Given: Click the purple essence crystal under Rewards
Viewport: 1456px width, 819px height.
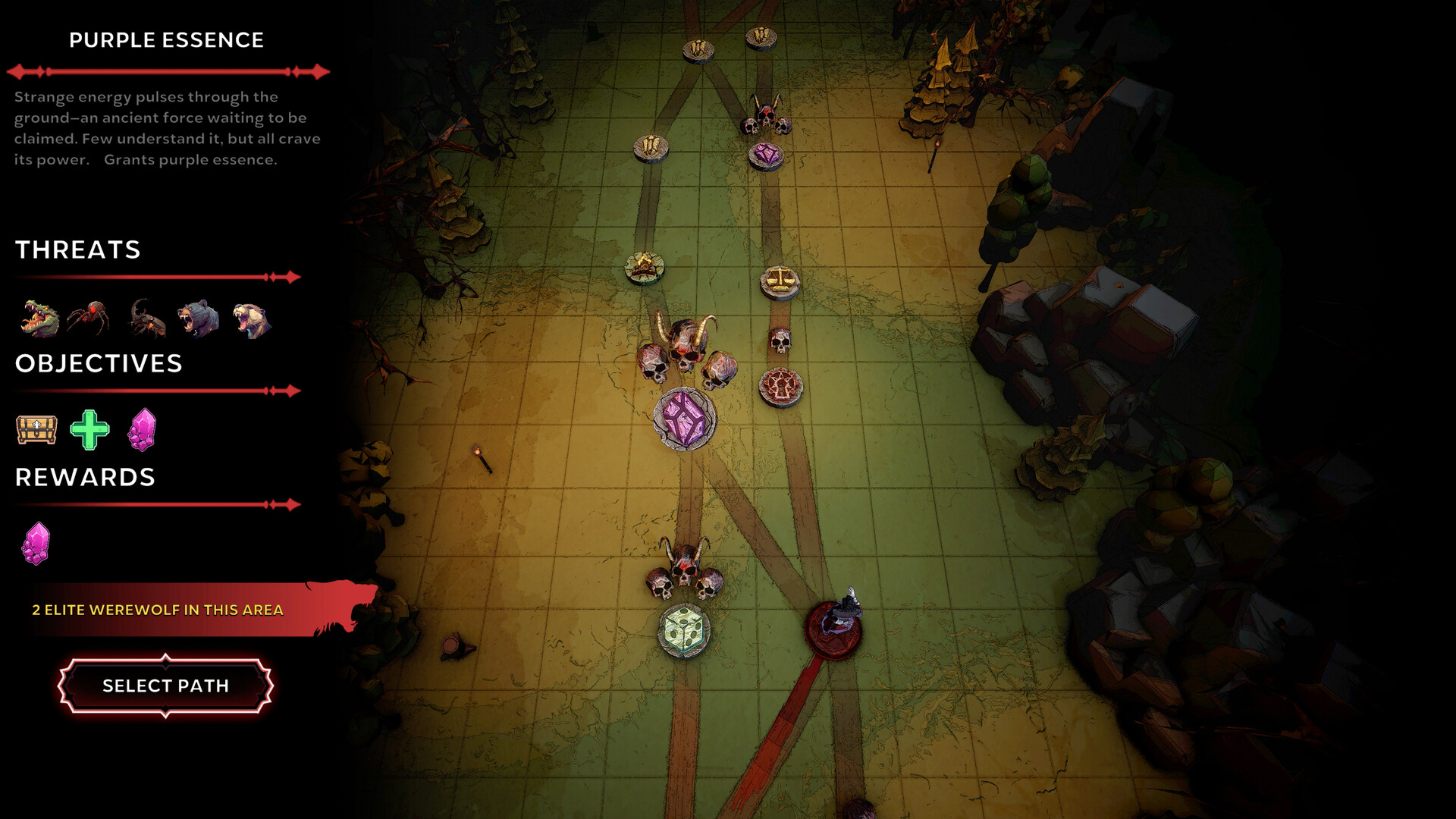Looking at the screenshot, I should tap(35, 543).
